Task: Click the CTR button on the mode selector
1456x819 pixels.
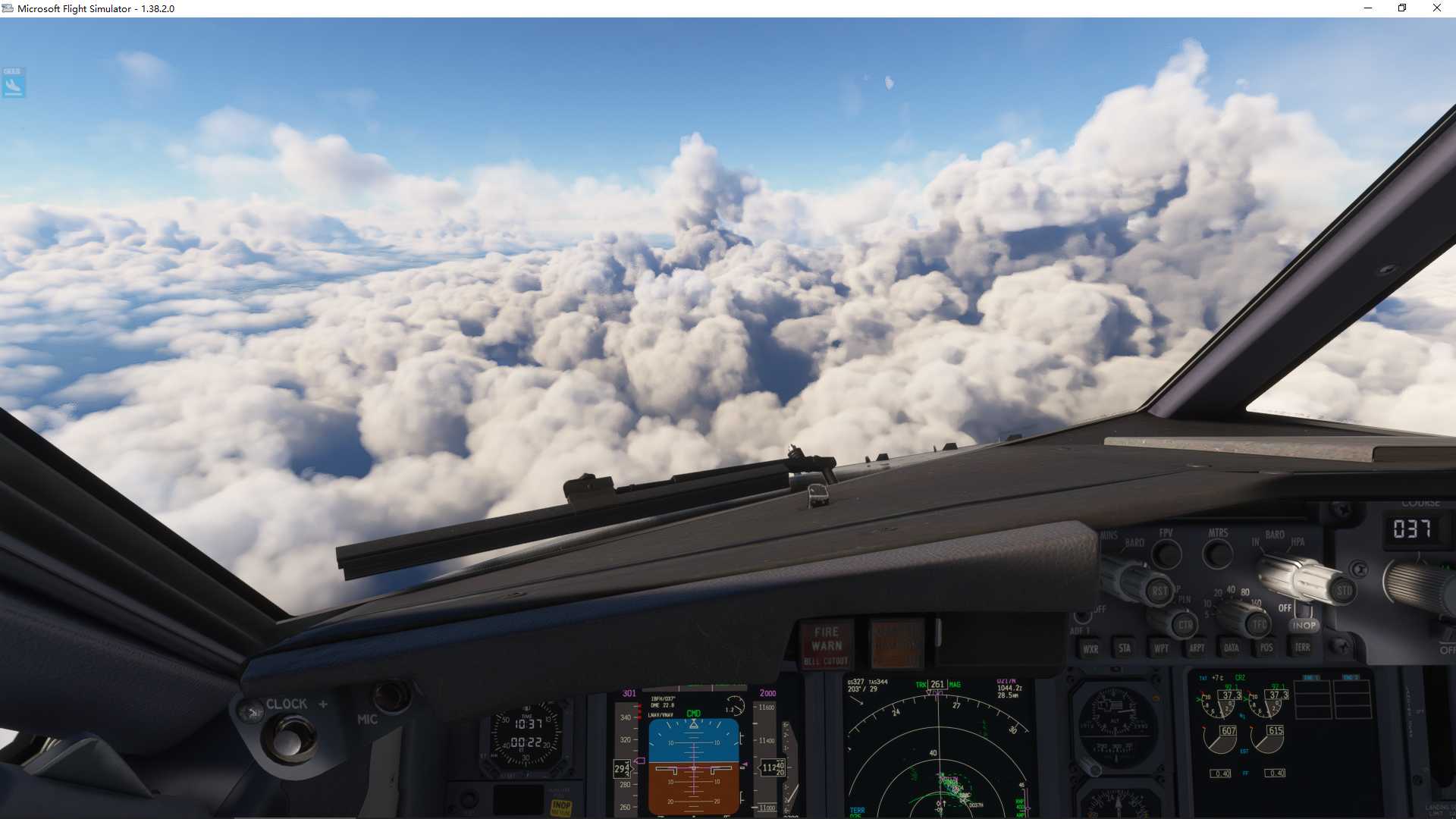Action: click(1185, 626)
